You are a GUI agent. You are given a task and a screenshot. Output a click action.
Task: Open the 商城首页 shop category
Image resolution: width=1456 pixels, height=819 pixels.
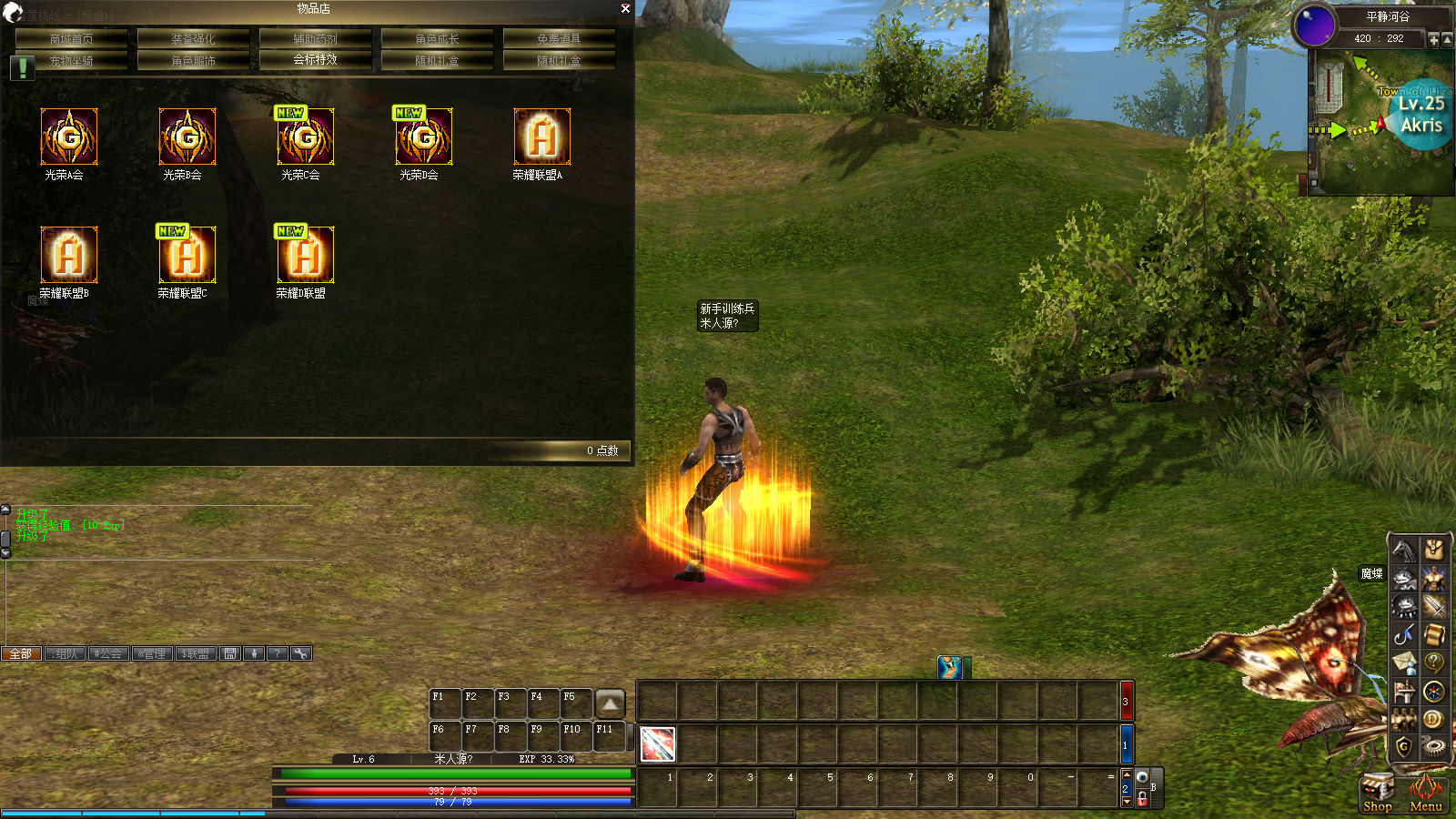click(x=71, y=39)
